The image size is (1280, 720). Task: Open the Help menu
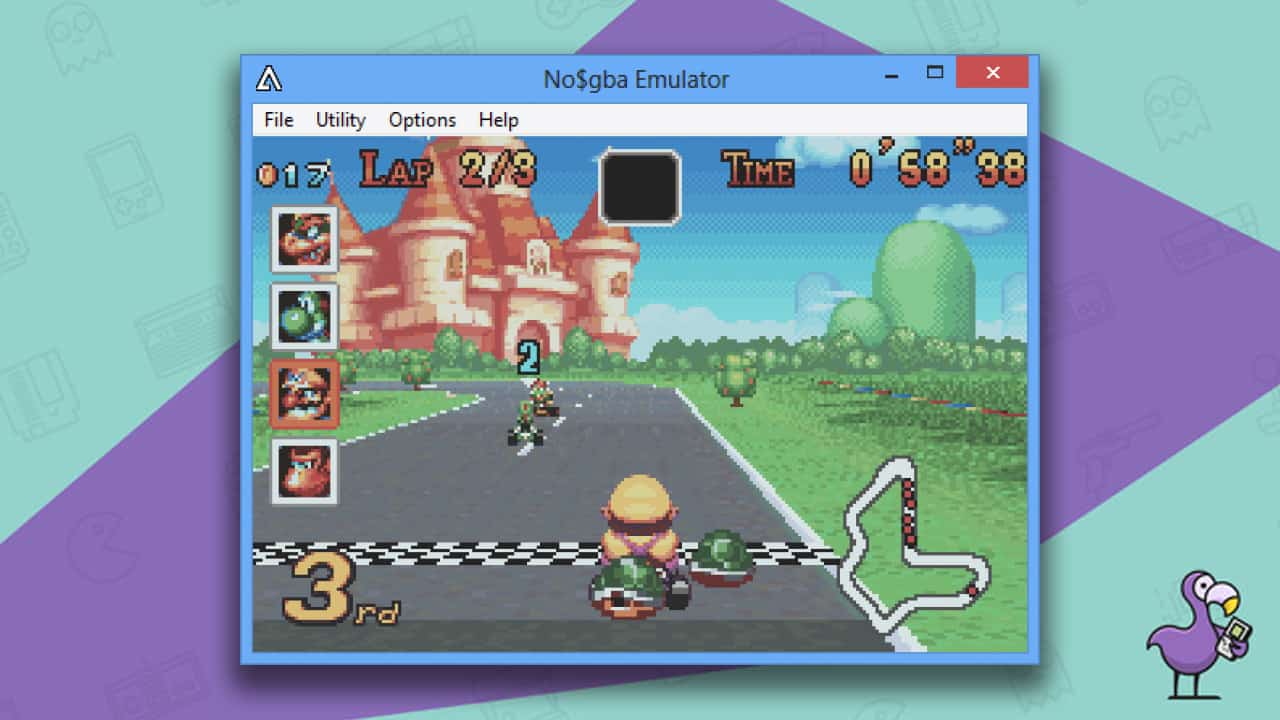tap(497, 120)
